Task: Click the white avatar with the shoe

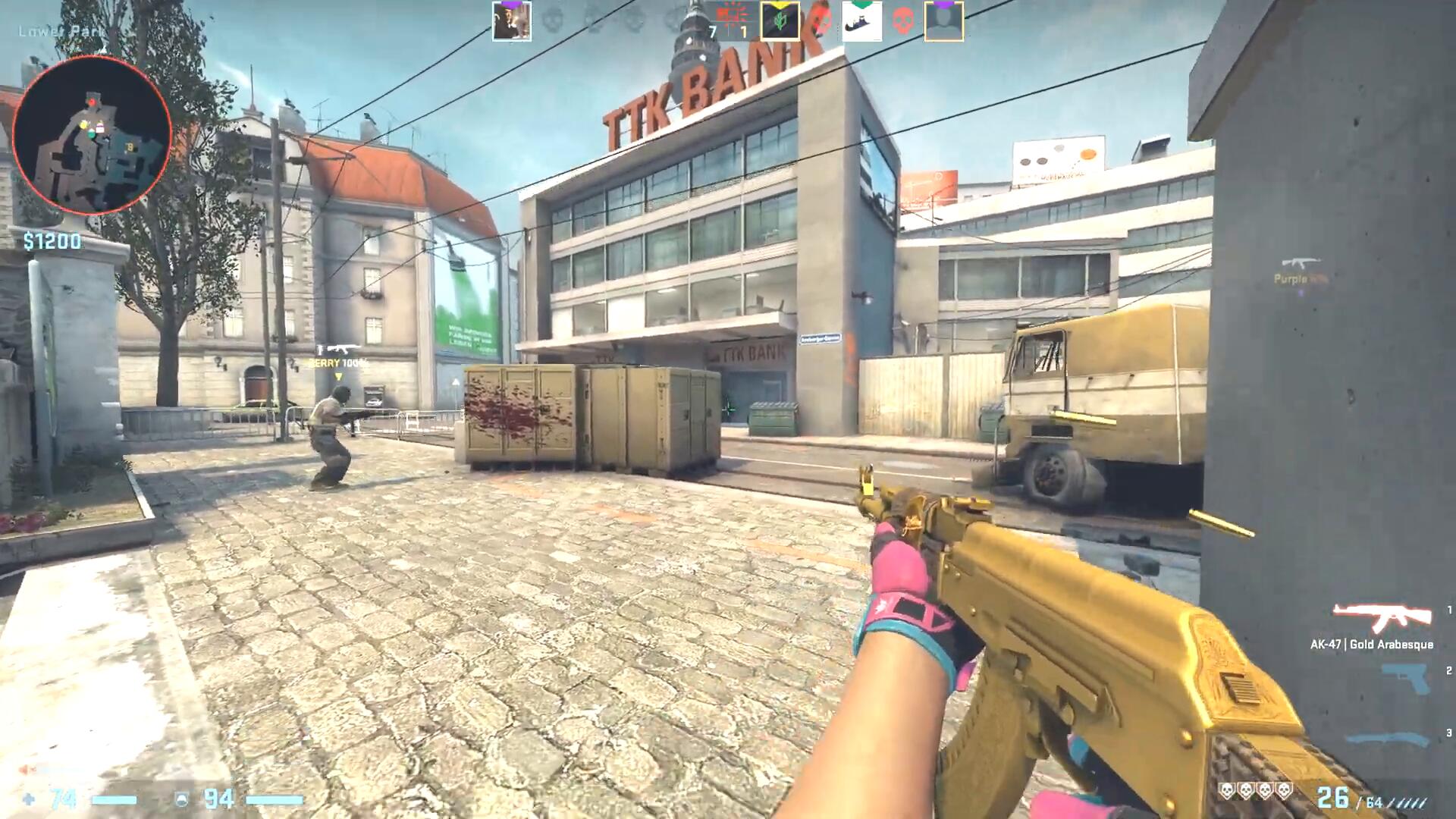Action: click(862, 21)
